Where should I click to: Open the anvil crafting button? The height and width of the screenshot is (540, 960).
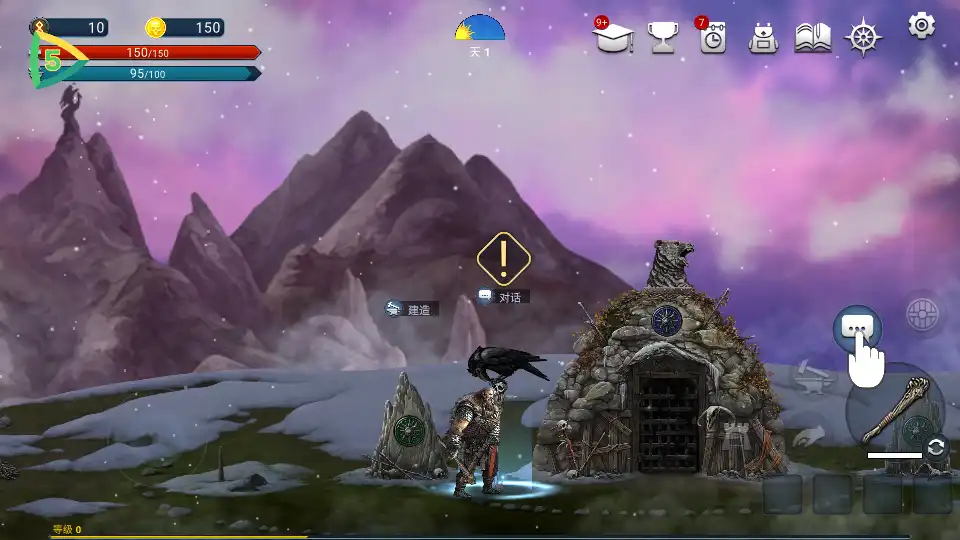coord(809,378)
